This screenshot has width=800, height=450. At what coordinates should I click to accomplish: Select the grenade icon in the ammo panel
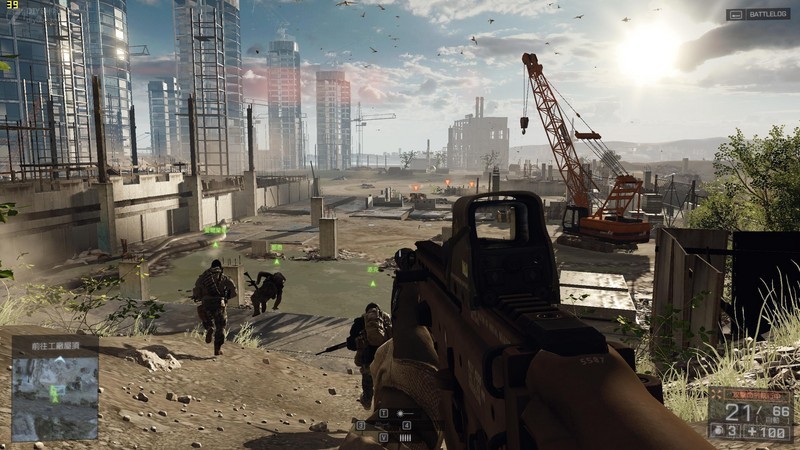pos(716,432)
